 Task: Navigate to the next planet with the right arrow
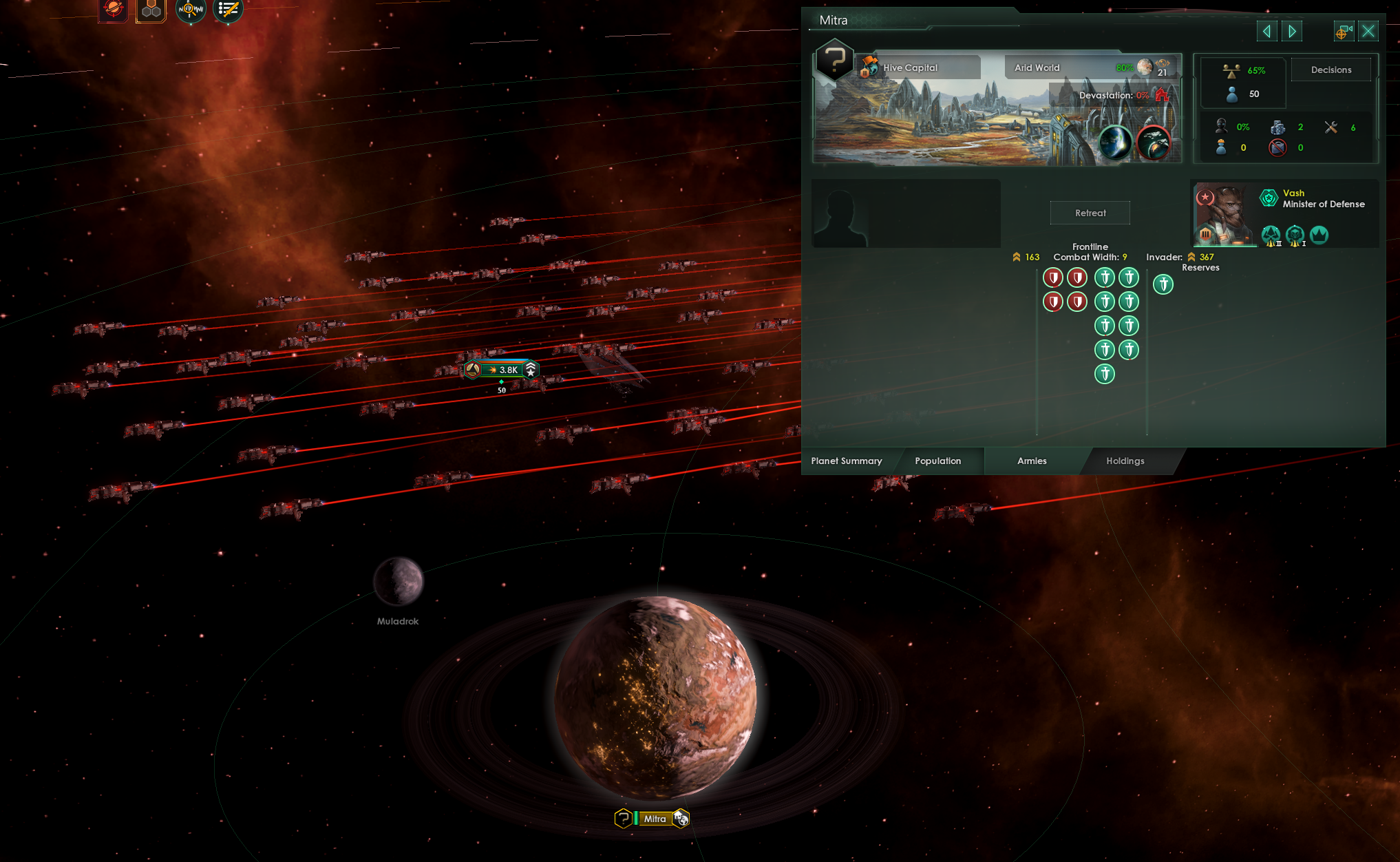click(x=1292, y=31)
